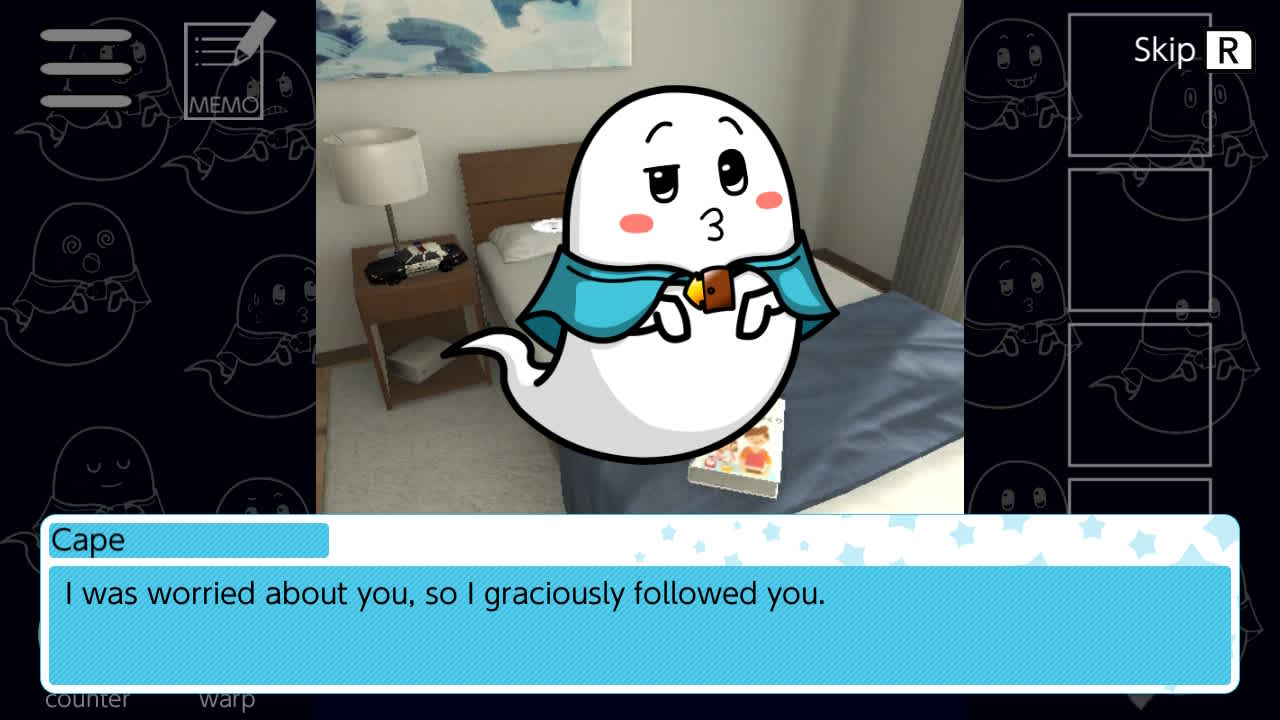Select the "warp" option at the bottom
1280x720 pixels.
tap(229, 699)
